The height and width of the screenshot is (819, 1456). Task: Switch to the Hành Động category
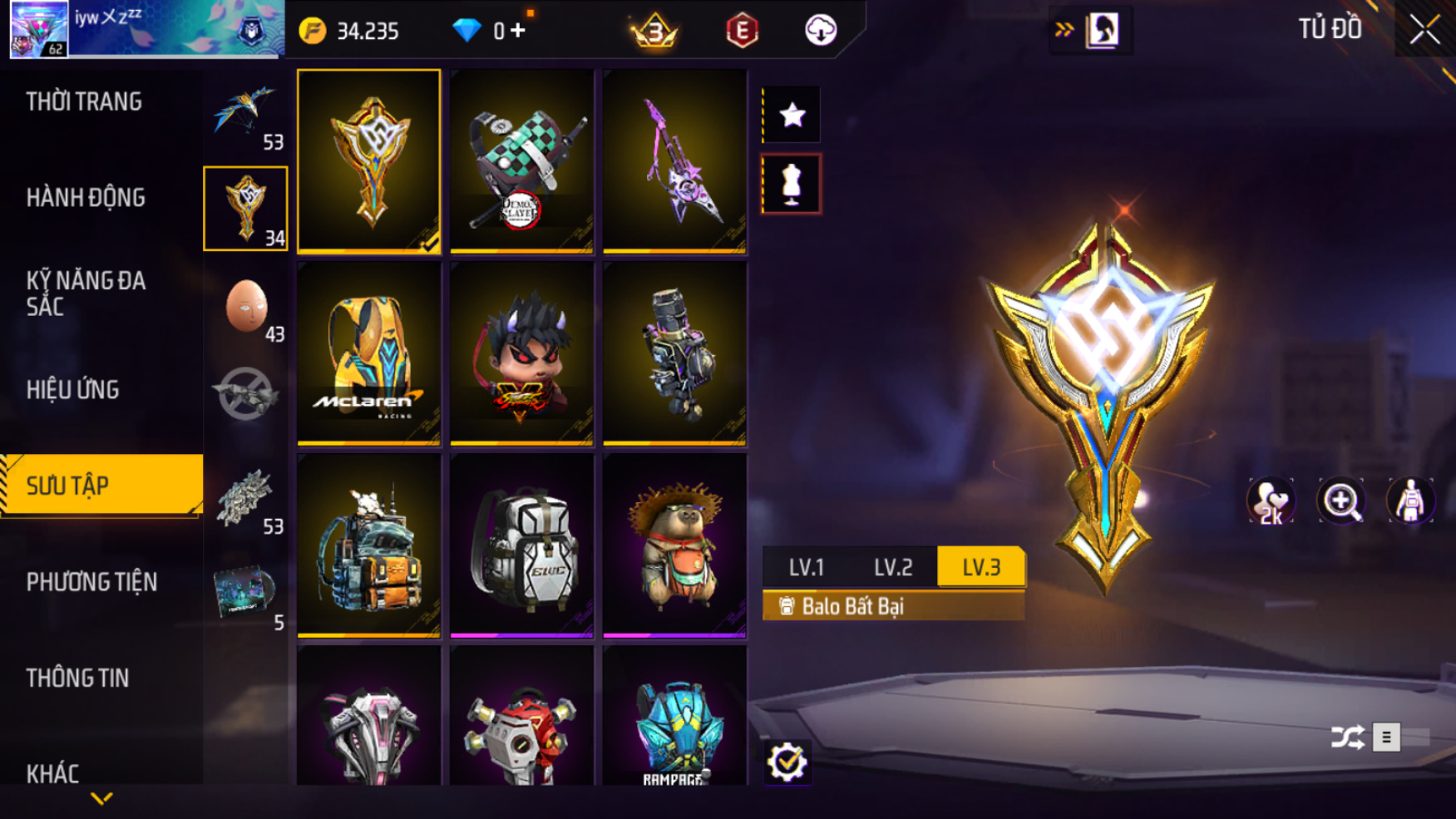(86, 198)
